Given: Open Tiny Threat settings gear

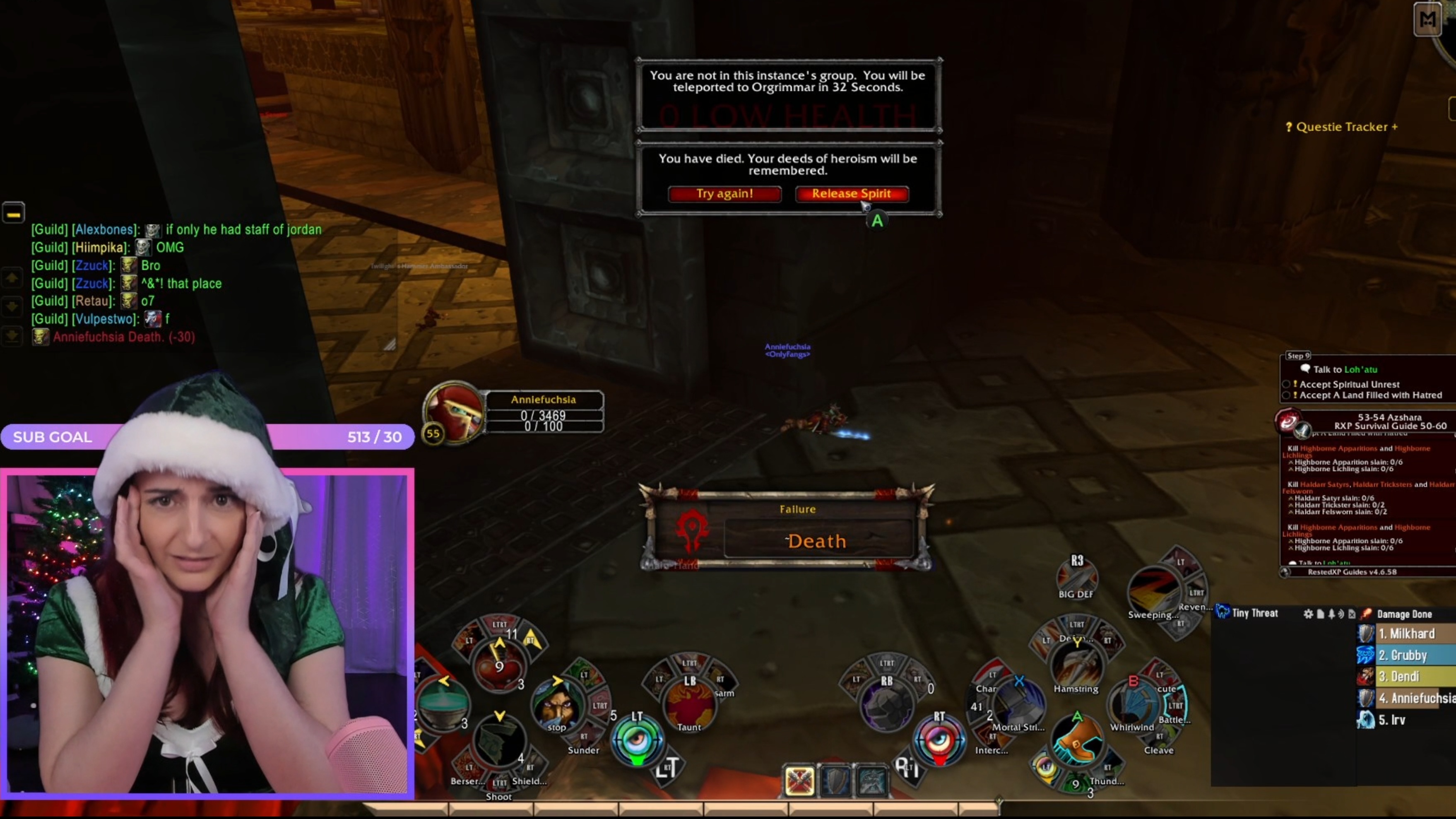Looking at the screenshot, I should (1309, 614).
